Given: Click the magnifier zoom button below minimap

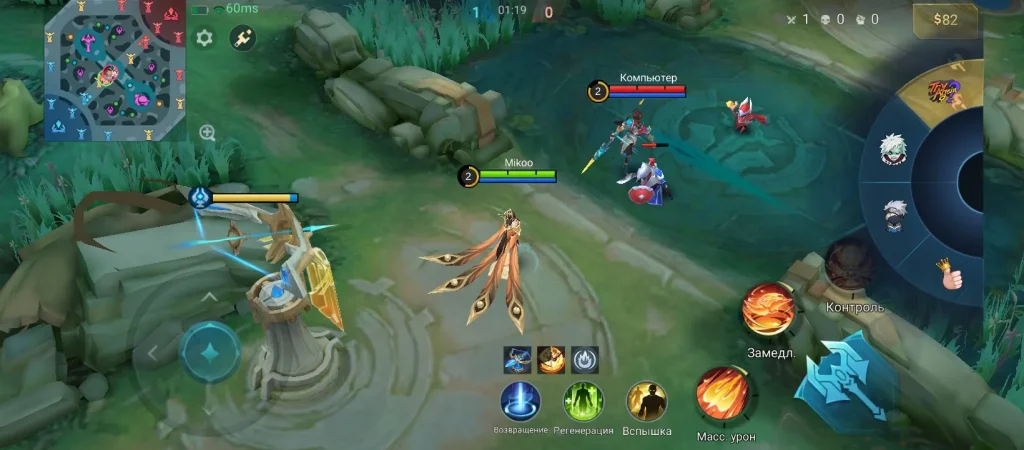Looking at the screenshot, I should coord(208,133).
